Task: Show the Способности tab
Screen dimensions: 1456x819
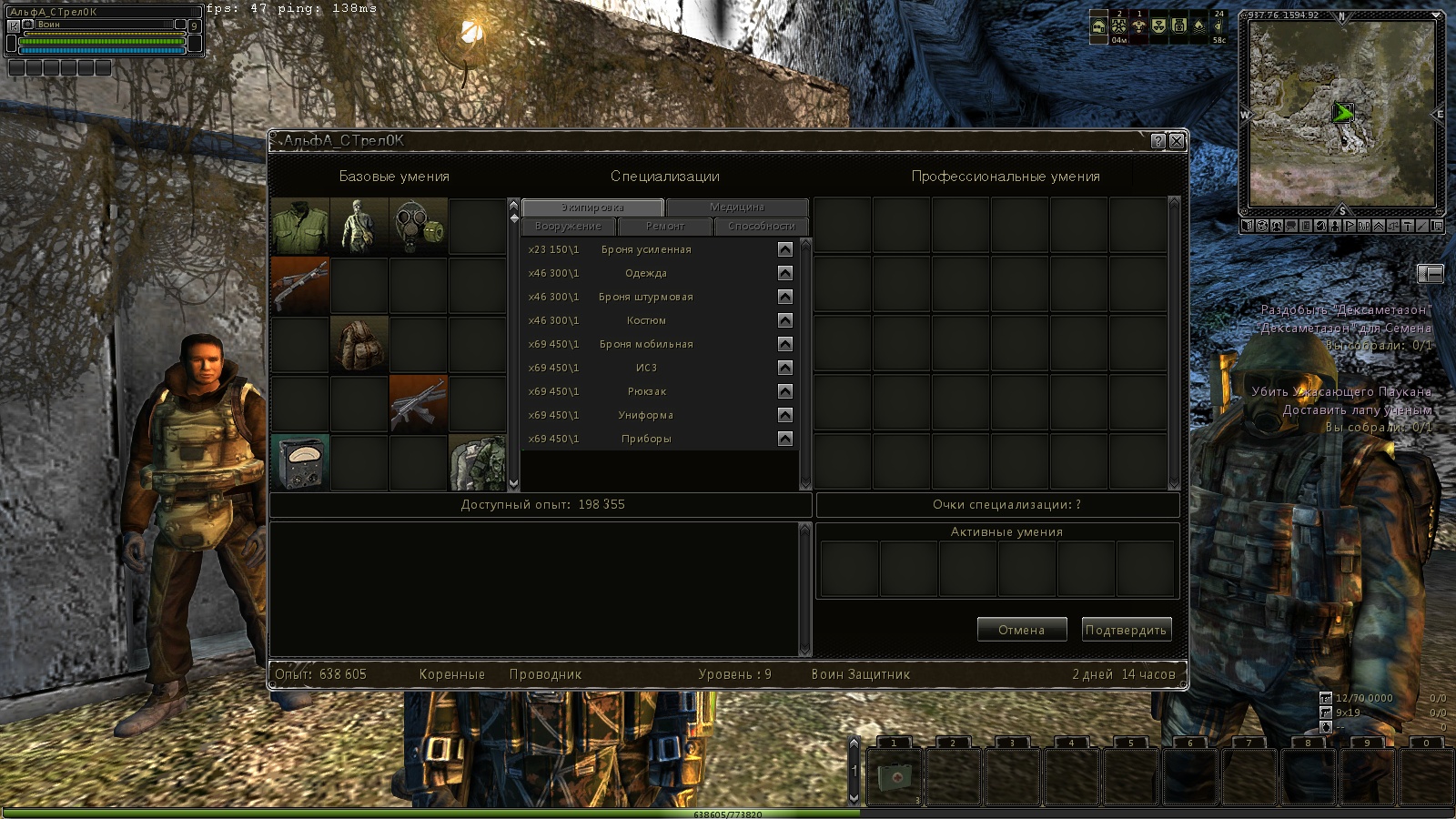Action: [x=762, y=226]
